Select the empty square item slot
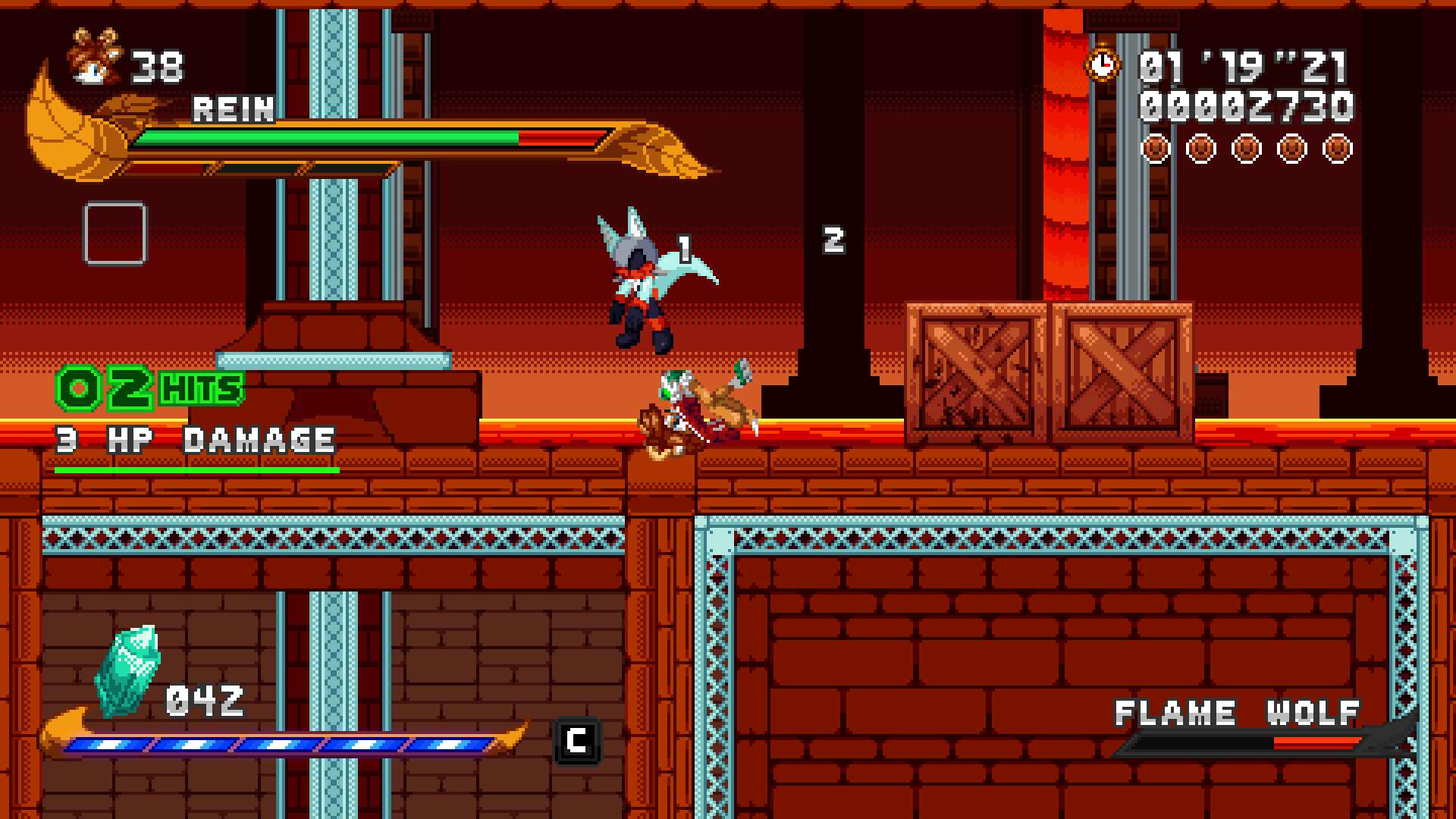1456x819 pixels. click(x=115, y=233)
